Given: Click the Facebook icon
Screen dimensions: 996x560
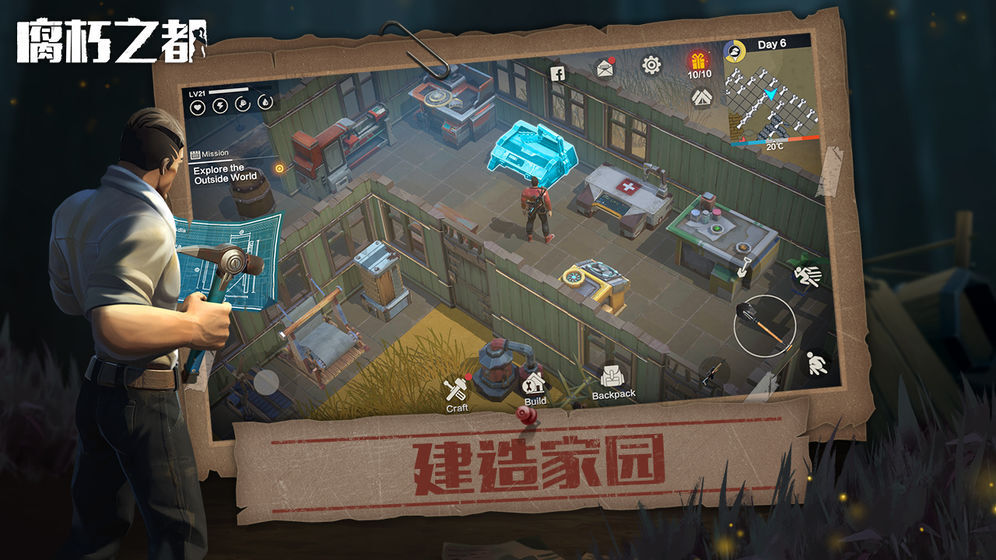Looking at the screenshot, I should pos(557,72).
